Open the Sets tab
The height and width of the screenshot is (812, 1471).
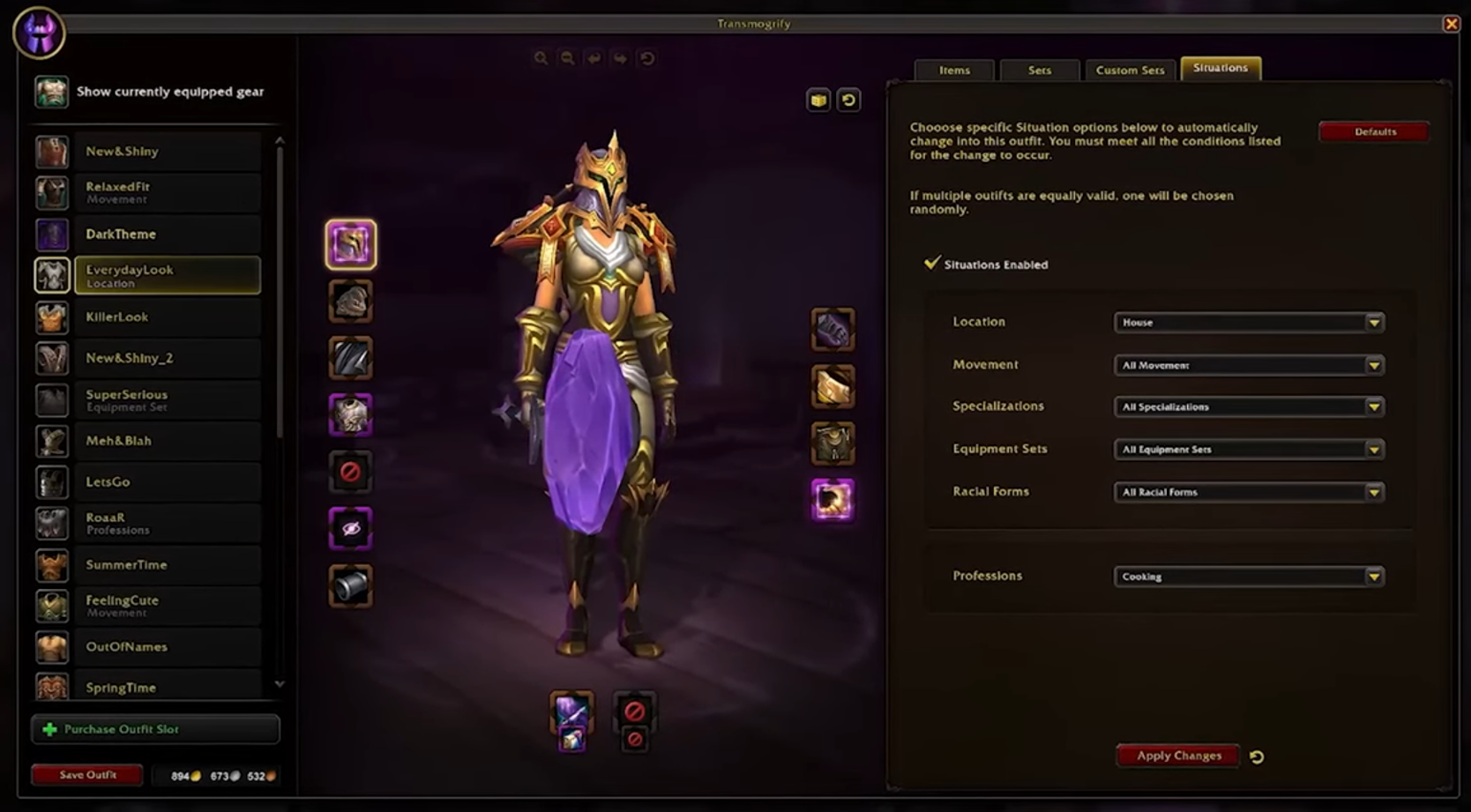tap(1039, 70)
